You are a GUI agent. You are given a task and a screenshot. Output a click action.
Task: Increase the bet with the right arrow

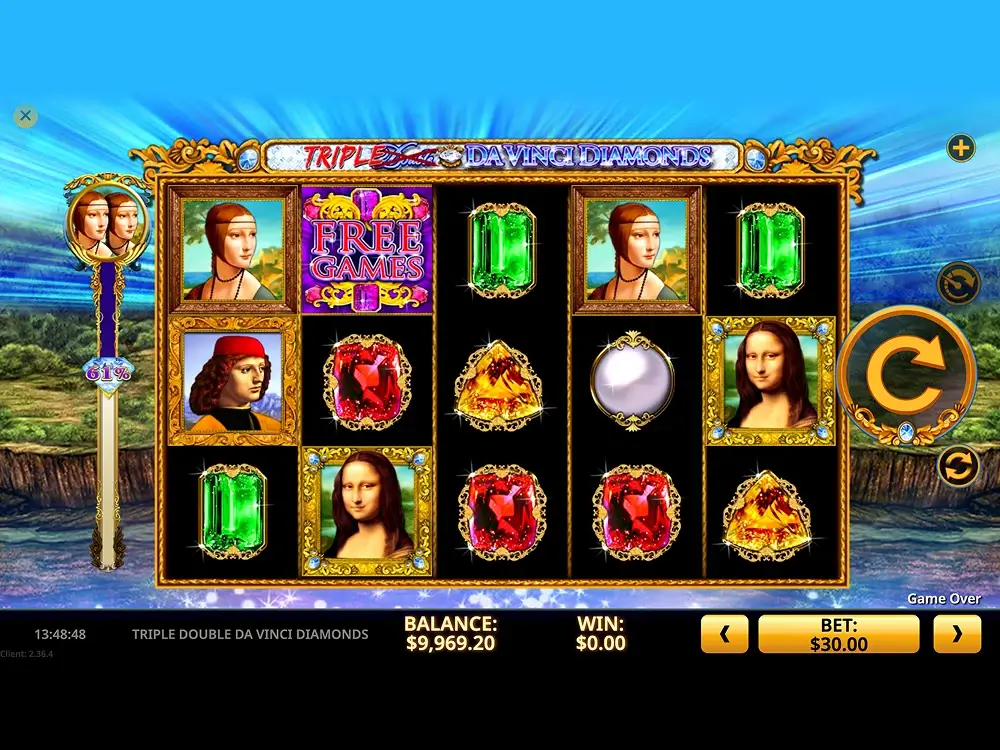pos(957,634)
